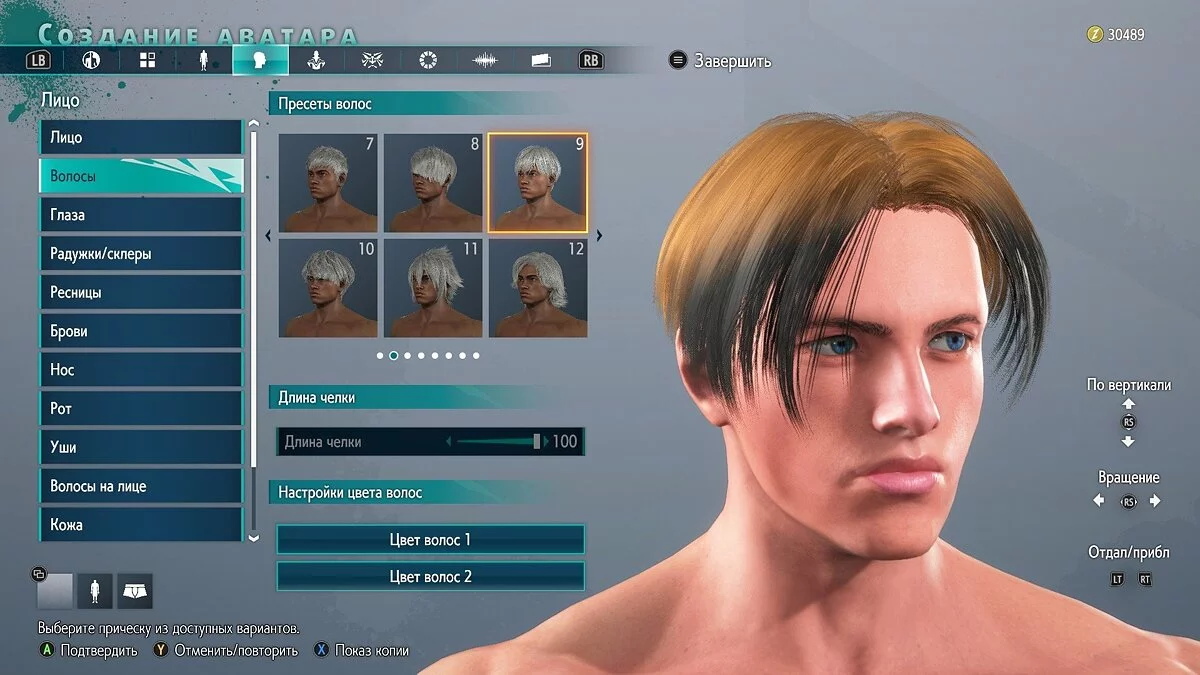Open Цвет волос 2 color settings

tap(430, 577)
